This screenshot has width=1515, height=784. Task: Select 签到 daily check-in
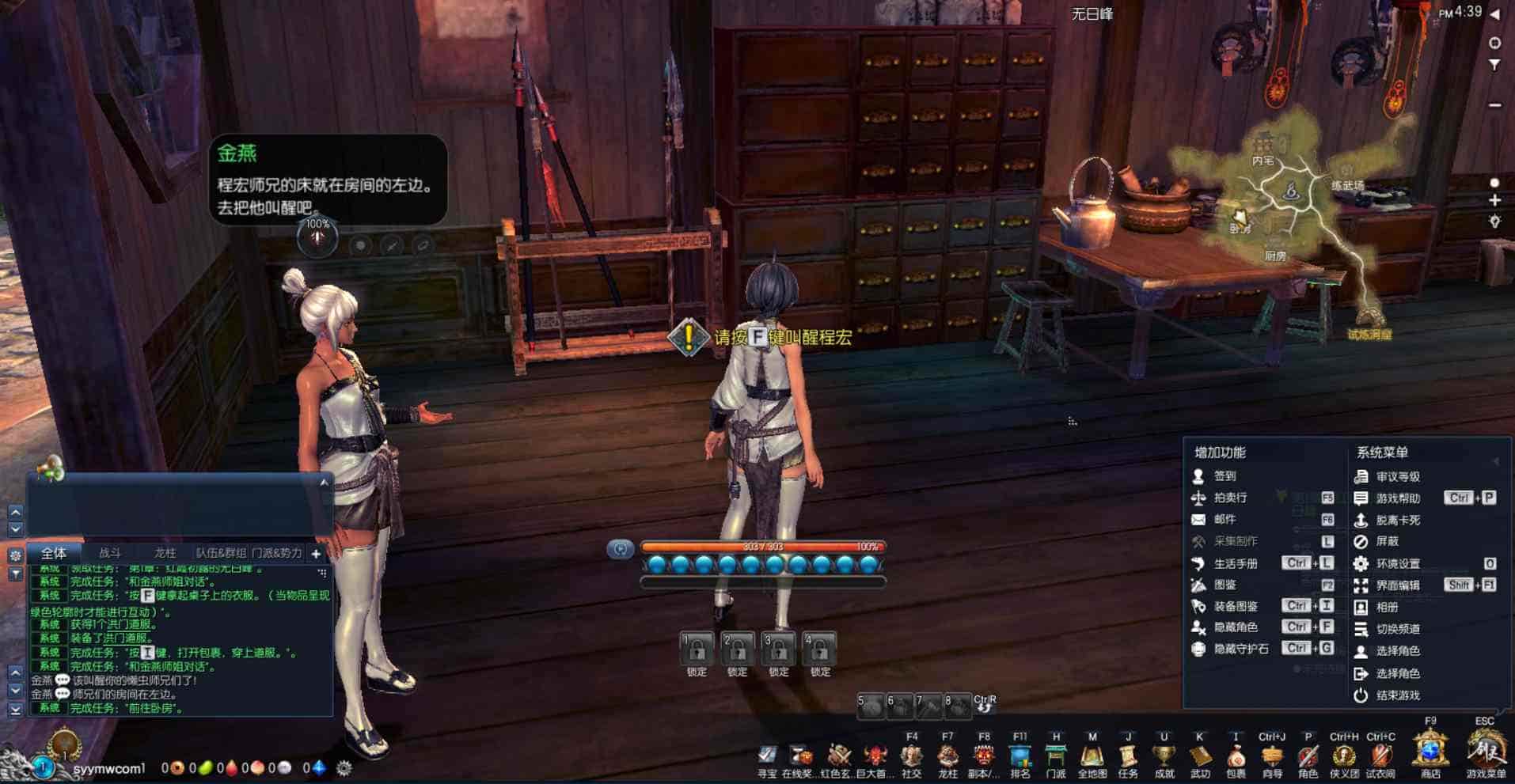(1224, 475)
